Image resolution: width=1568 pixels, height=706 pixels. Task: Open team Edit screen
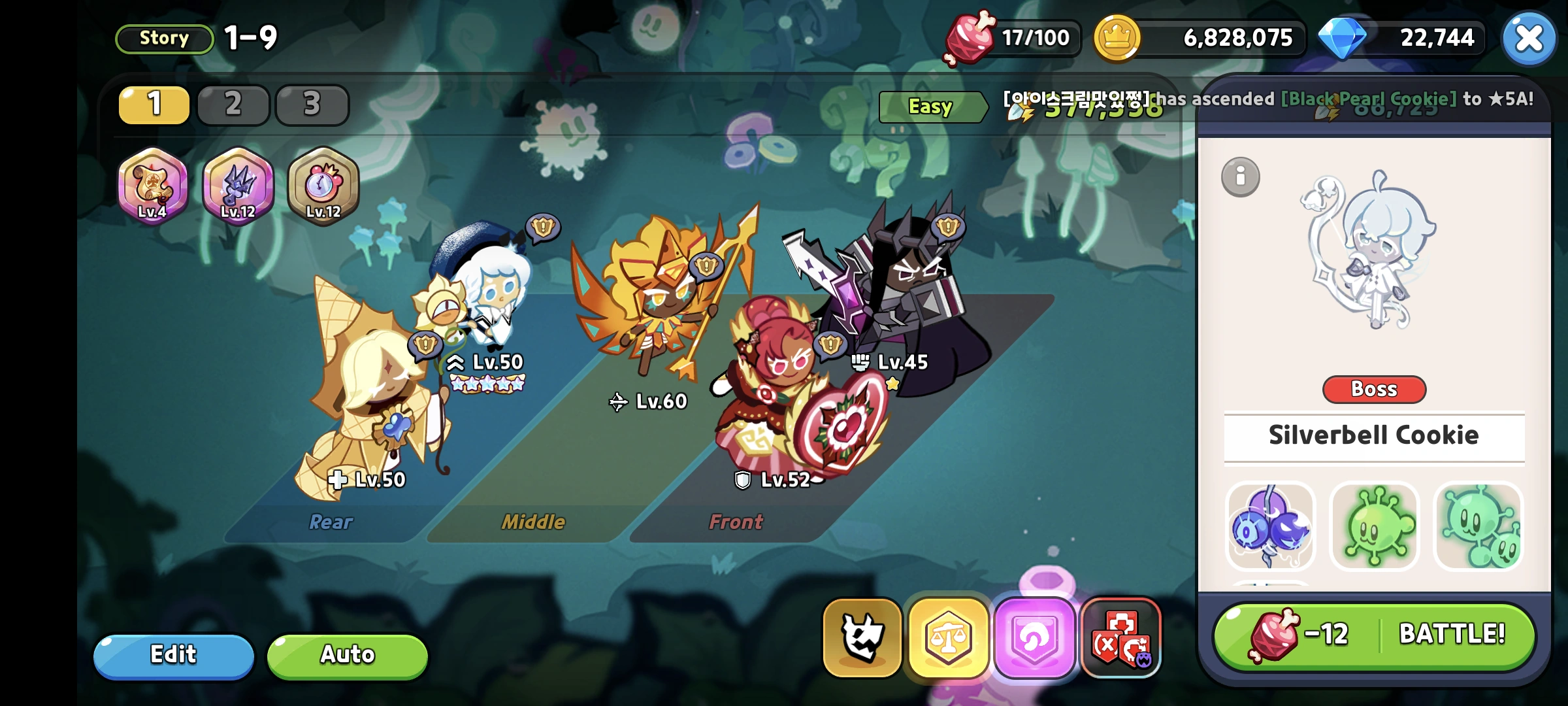click(174, 655)
